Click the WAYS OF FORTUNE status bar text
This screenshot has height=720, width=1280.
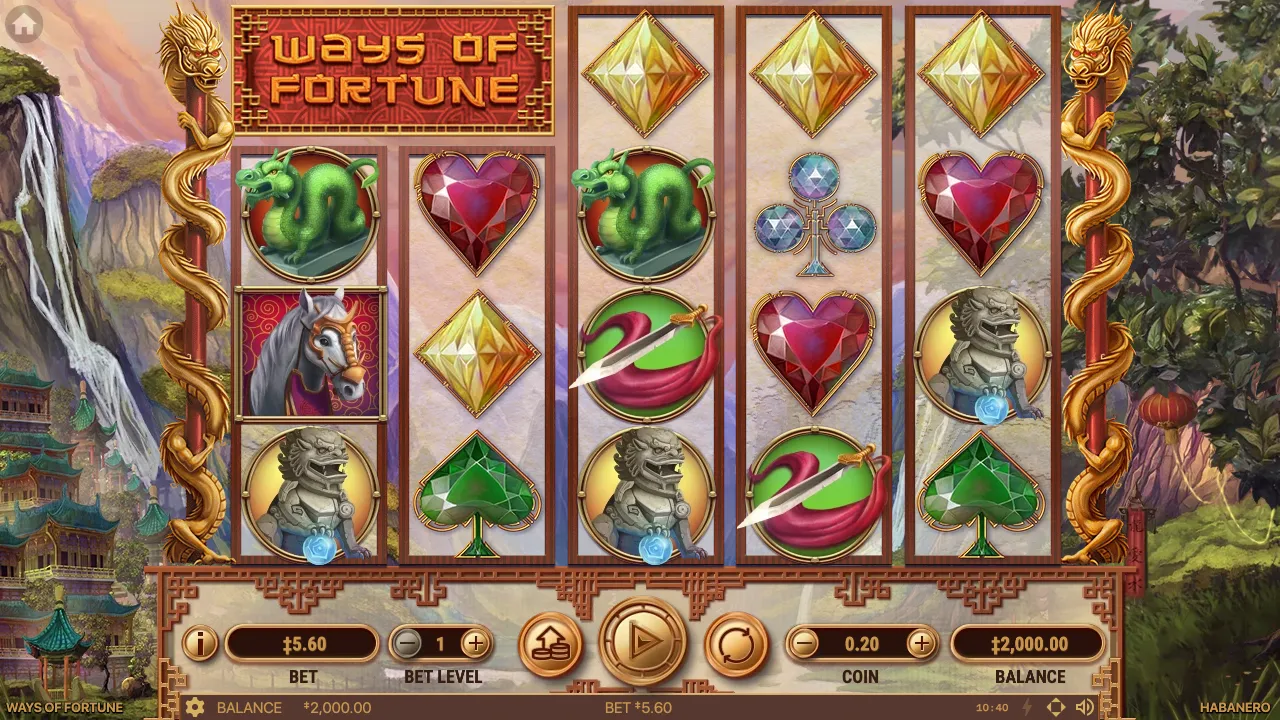[x=65, y=707]
